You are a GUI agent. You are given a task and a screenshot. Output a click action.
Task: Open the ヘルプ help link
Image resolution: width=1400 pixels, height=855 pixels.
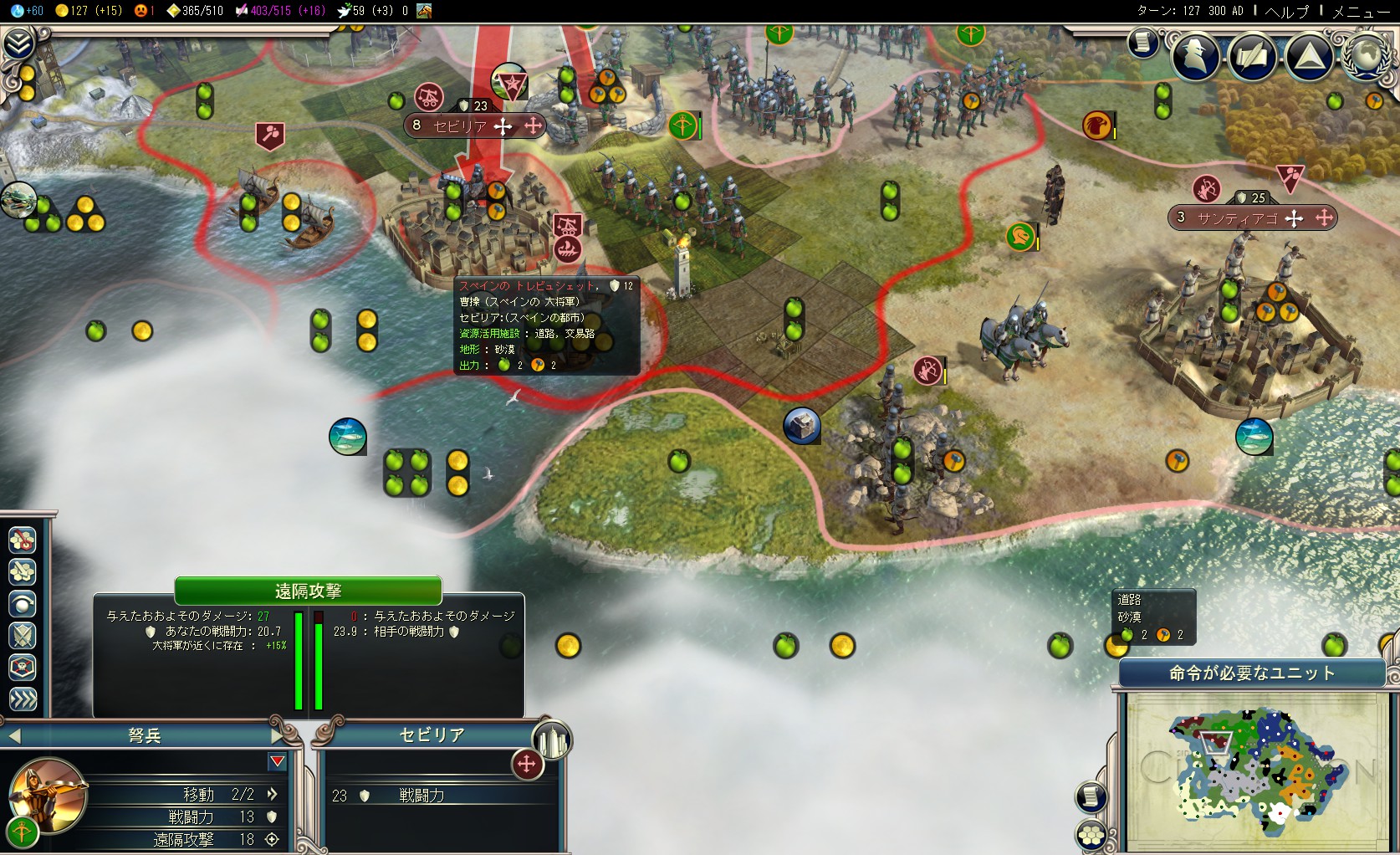pos(1286,11)
